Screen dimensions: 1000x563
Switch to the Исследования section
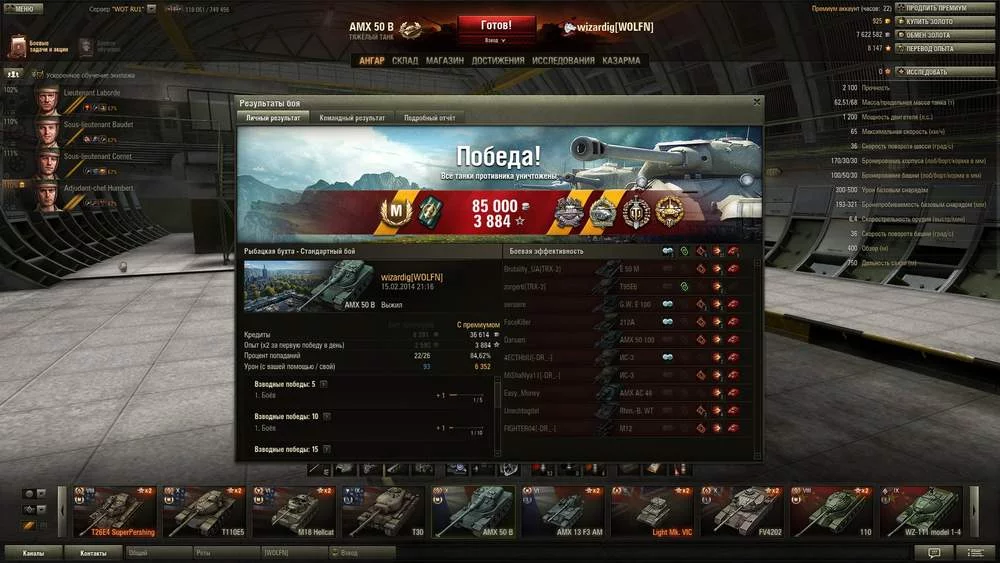click(x=563, y=60)
